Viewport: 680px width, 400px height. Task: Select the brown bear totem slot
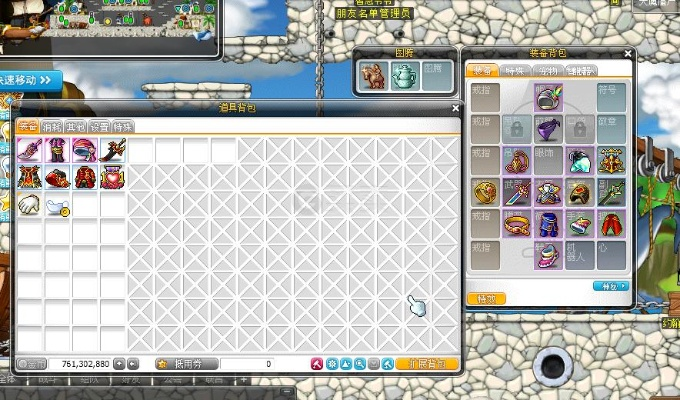(x=374, y=76)
